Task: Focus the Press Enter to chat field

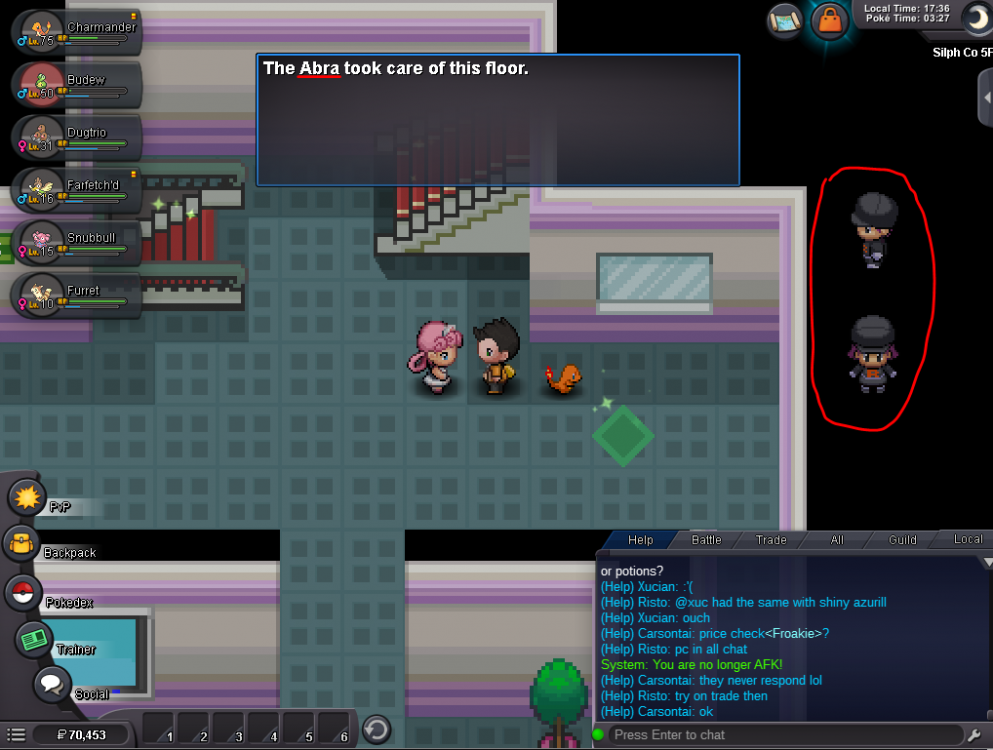Action: click(780, 734)
